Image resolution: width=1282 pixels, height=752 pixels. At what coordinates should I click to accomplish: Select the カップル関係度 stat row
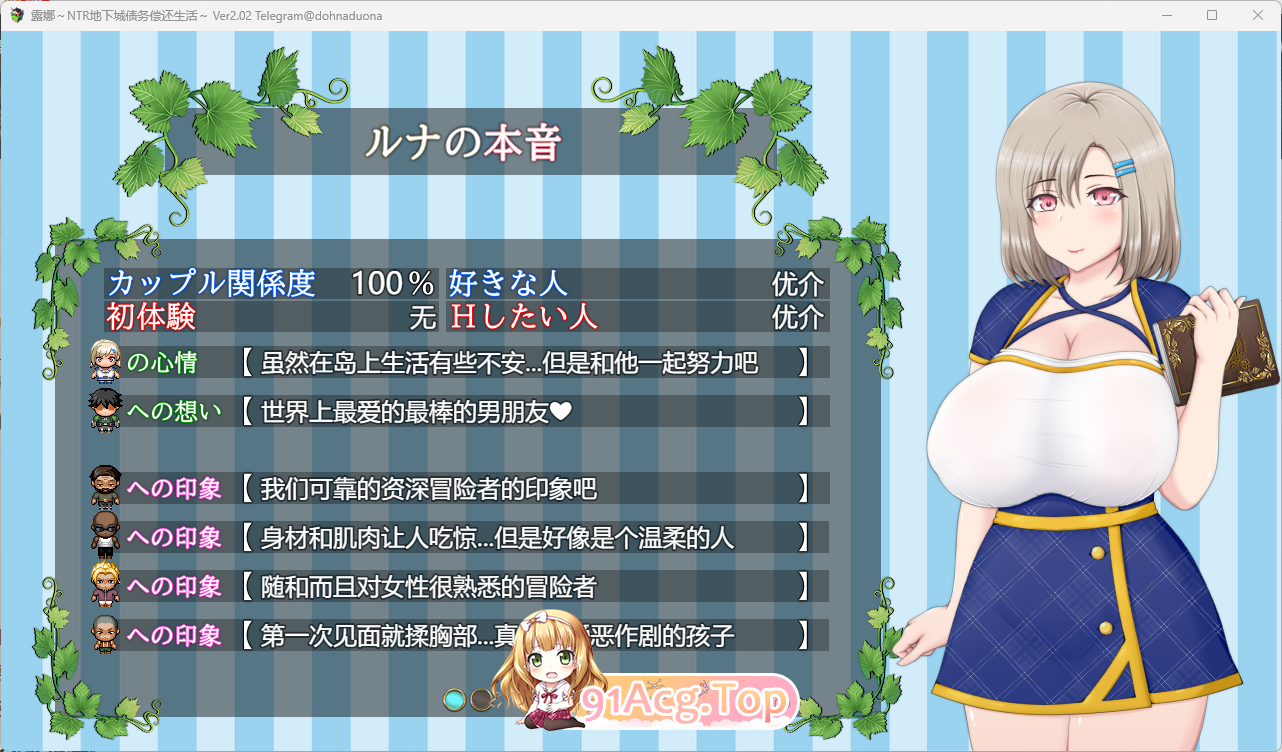(214, 284)
